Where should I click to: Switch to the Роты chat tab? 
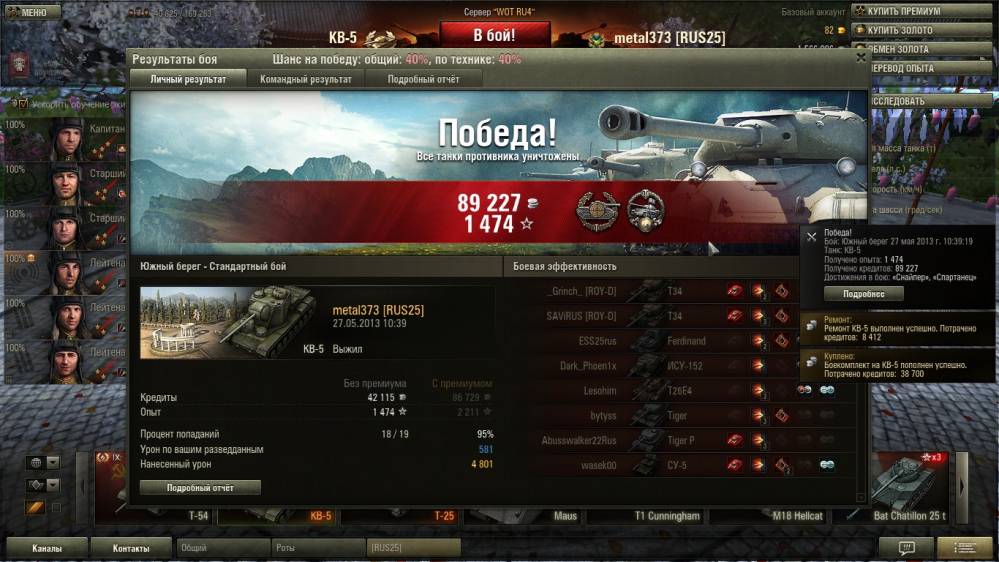tap(317, 548)
